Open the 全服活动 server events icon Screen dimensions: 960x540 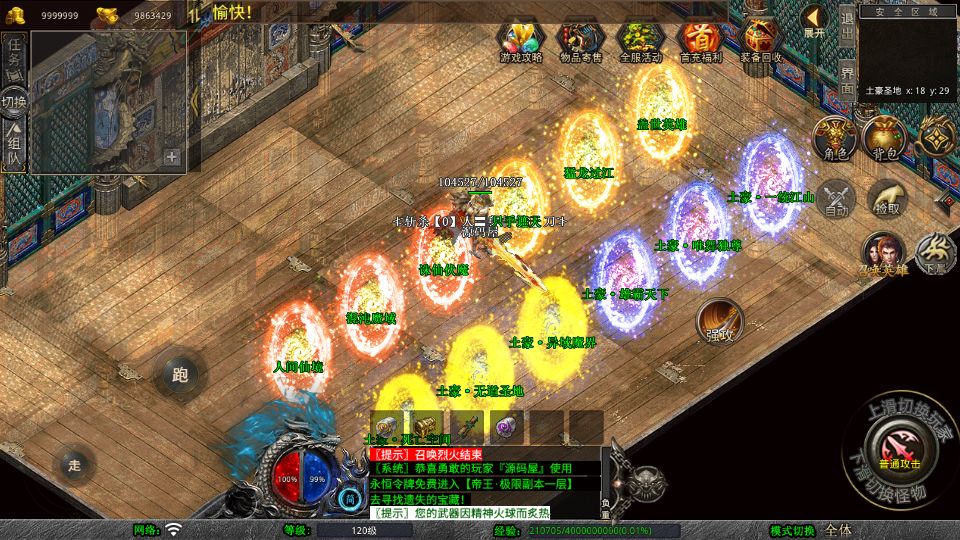[641, 41]
